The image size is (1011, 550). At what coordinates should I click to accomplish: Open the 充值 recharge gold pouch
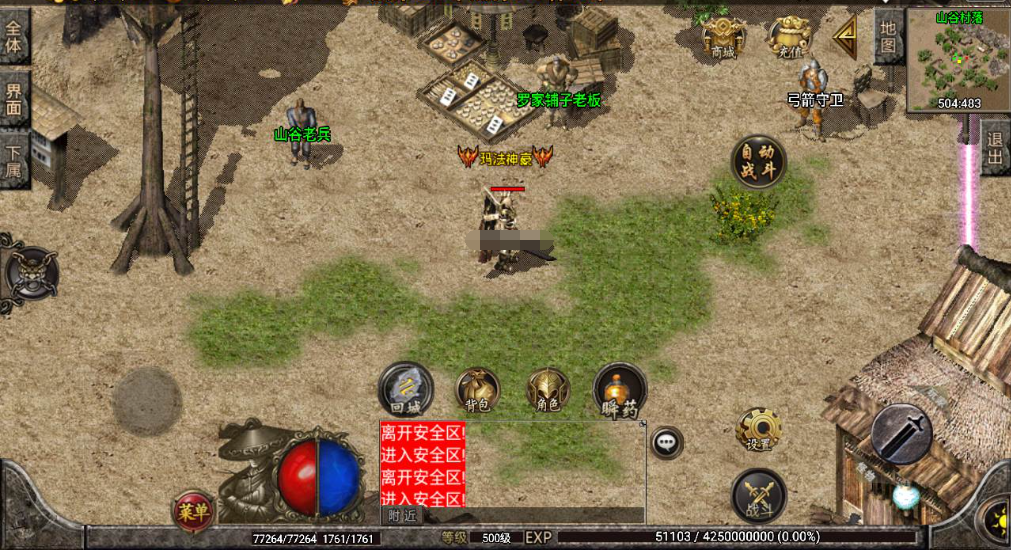click(x=789, y=37)
